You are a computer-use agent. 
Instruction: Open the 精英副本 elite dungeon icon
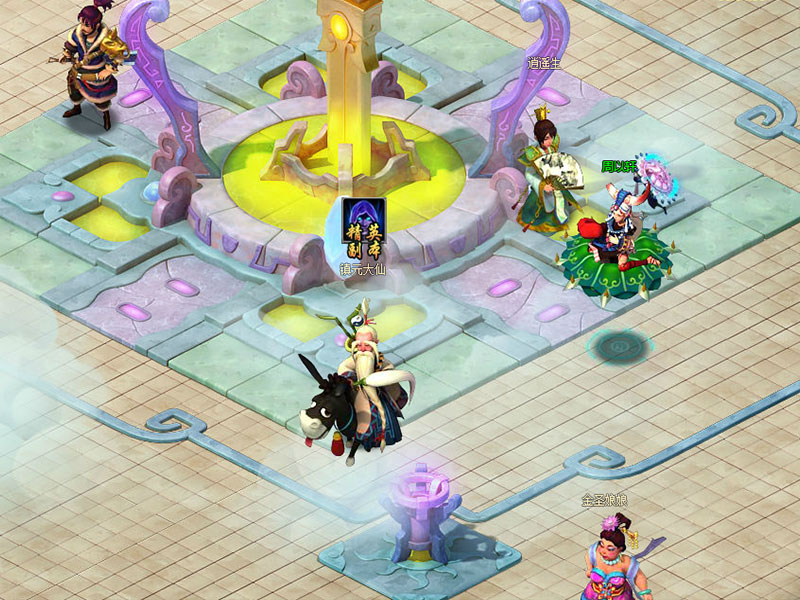pyautogui.click(x=363, y=228)
